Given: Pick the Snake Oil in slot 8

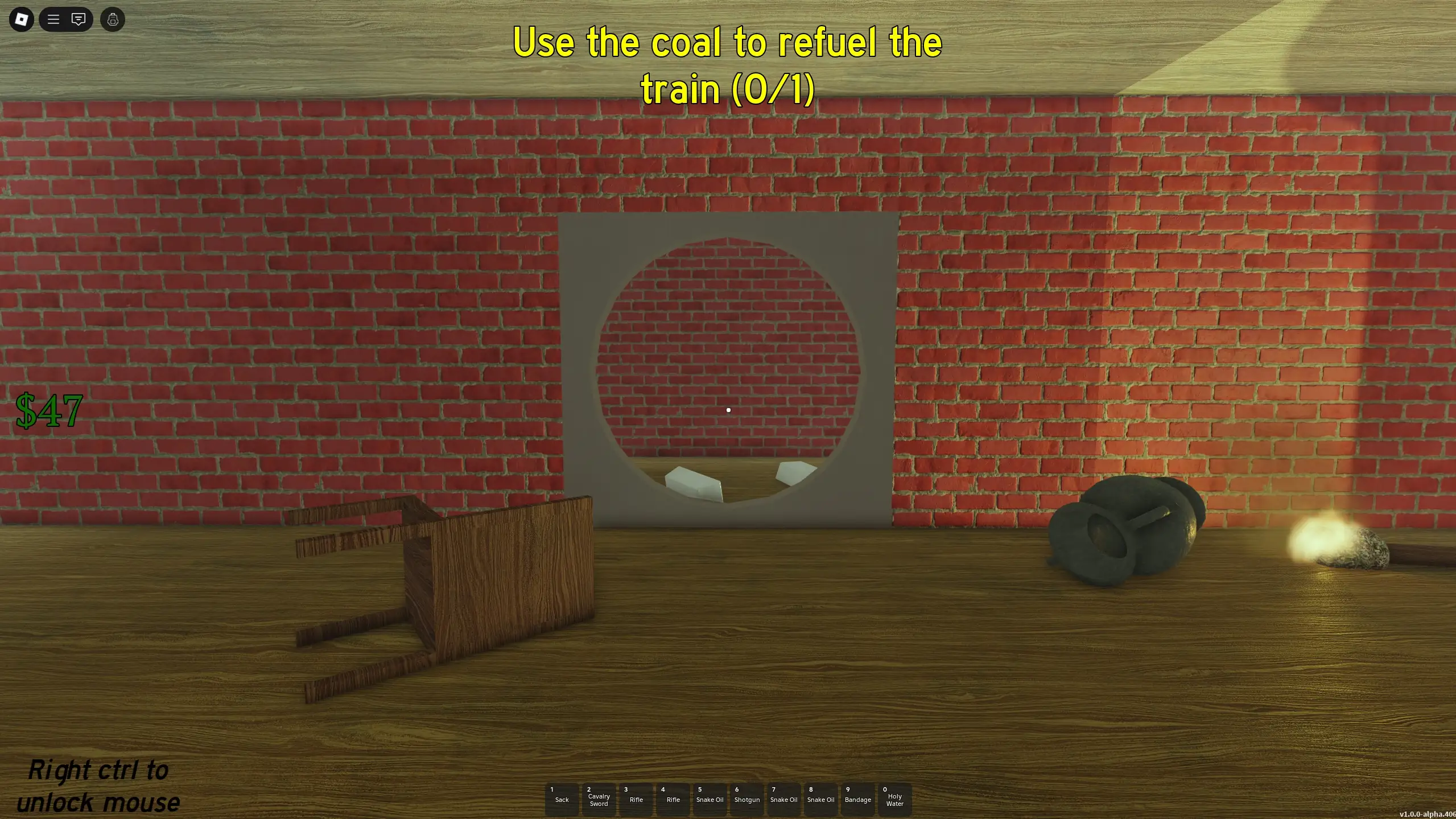Looking at the screenshot, I should click(820, 799).
